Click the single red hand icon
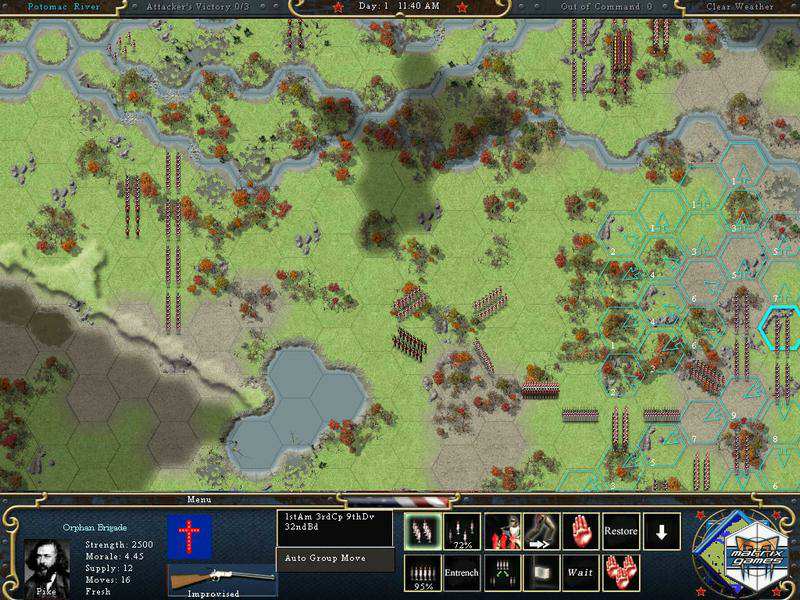Image resolution: width=800 pixels, height=600 pixels. pos(581,531)
